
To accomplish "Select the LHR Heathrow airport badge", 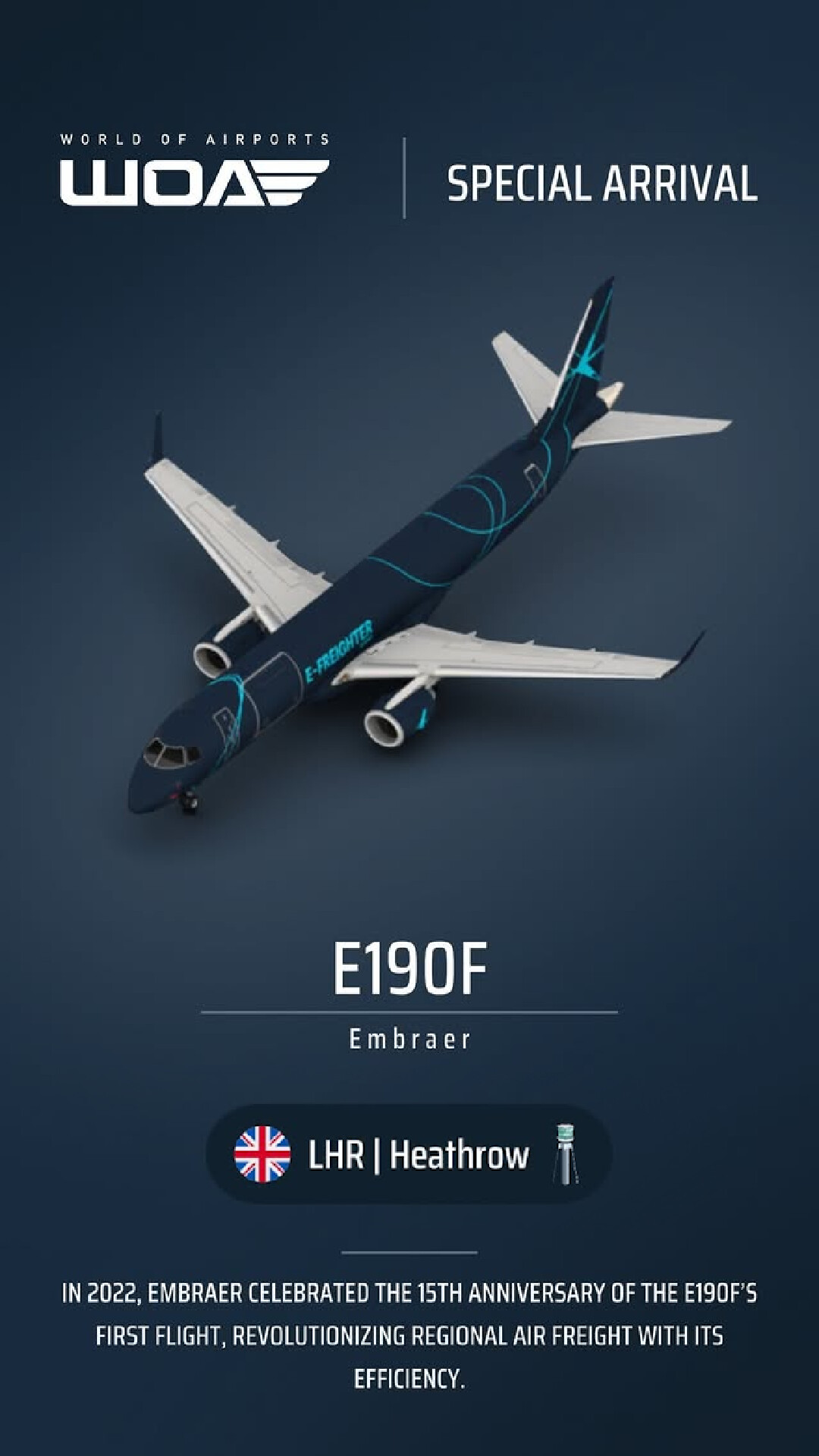I will [x=408, y=1154].
